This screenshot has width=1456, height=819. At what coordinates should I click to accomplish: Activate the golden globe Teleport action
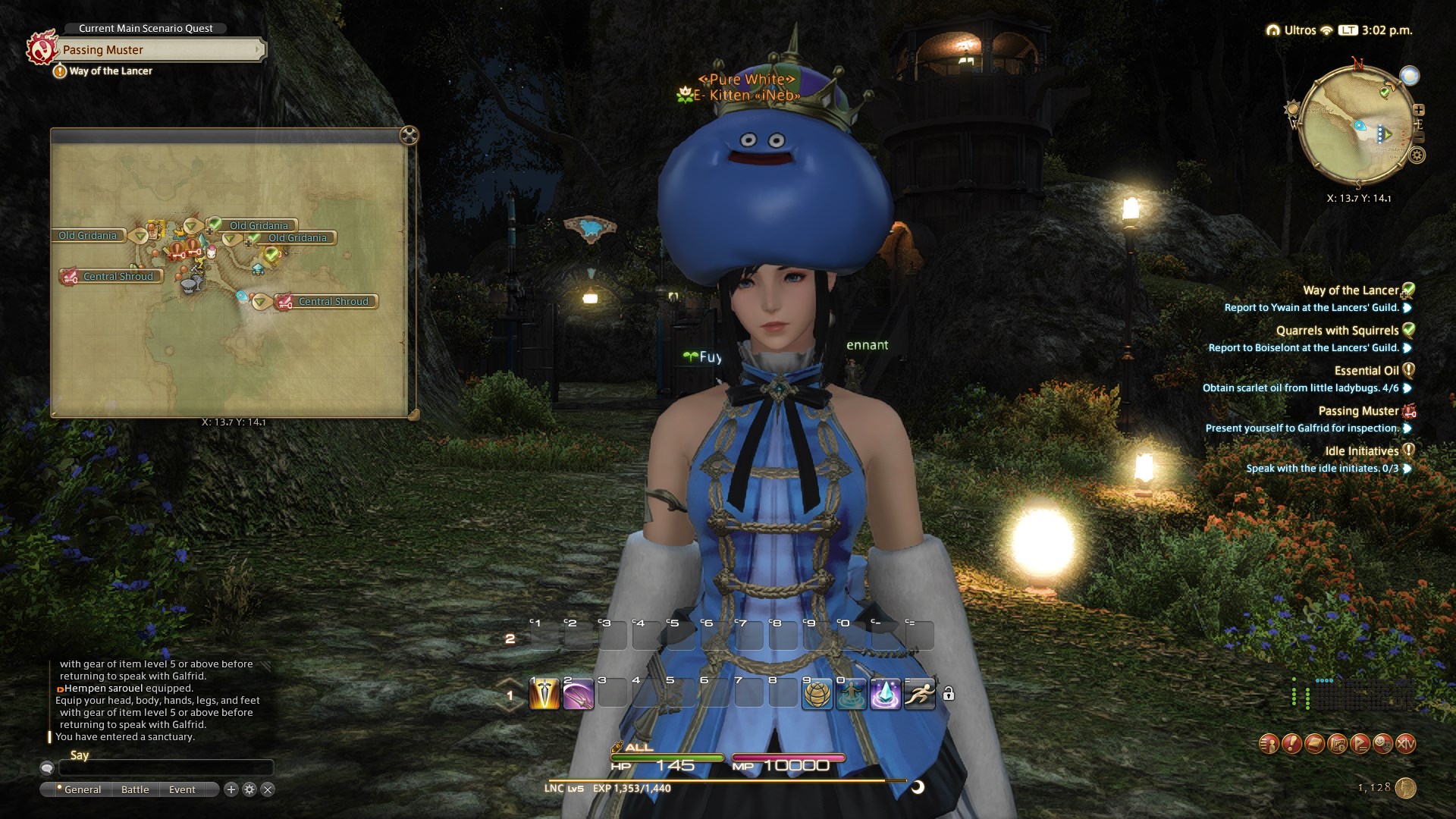817,694
